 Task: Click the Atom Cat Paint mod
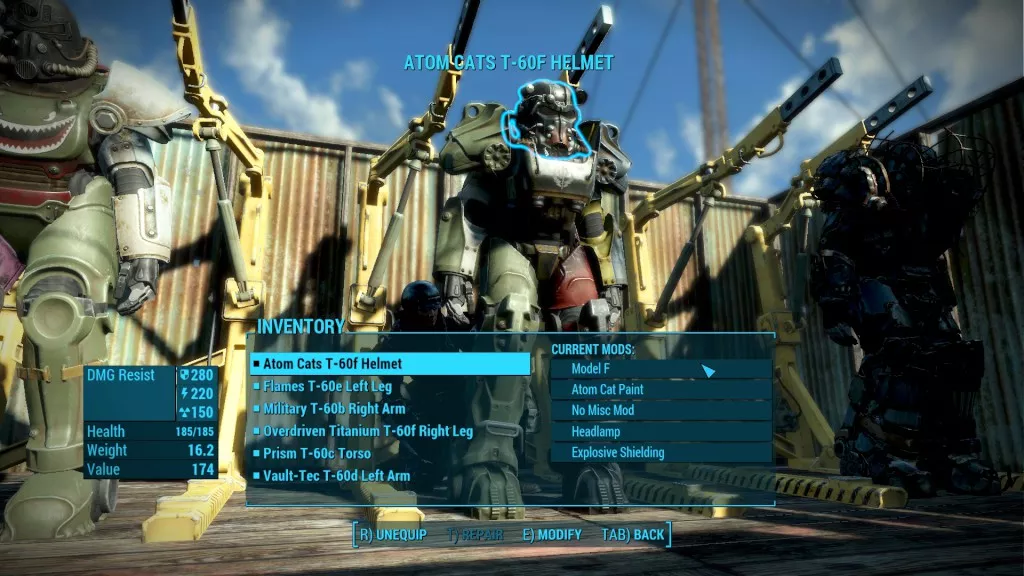661,389
